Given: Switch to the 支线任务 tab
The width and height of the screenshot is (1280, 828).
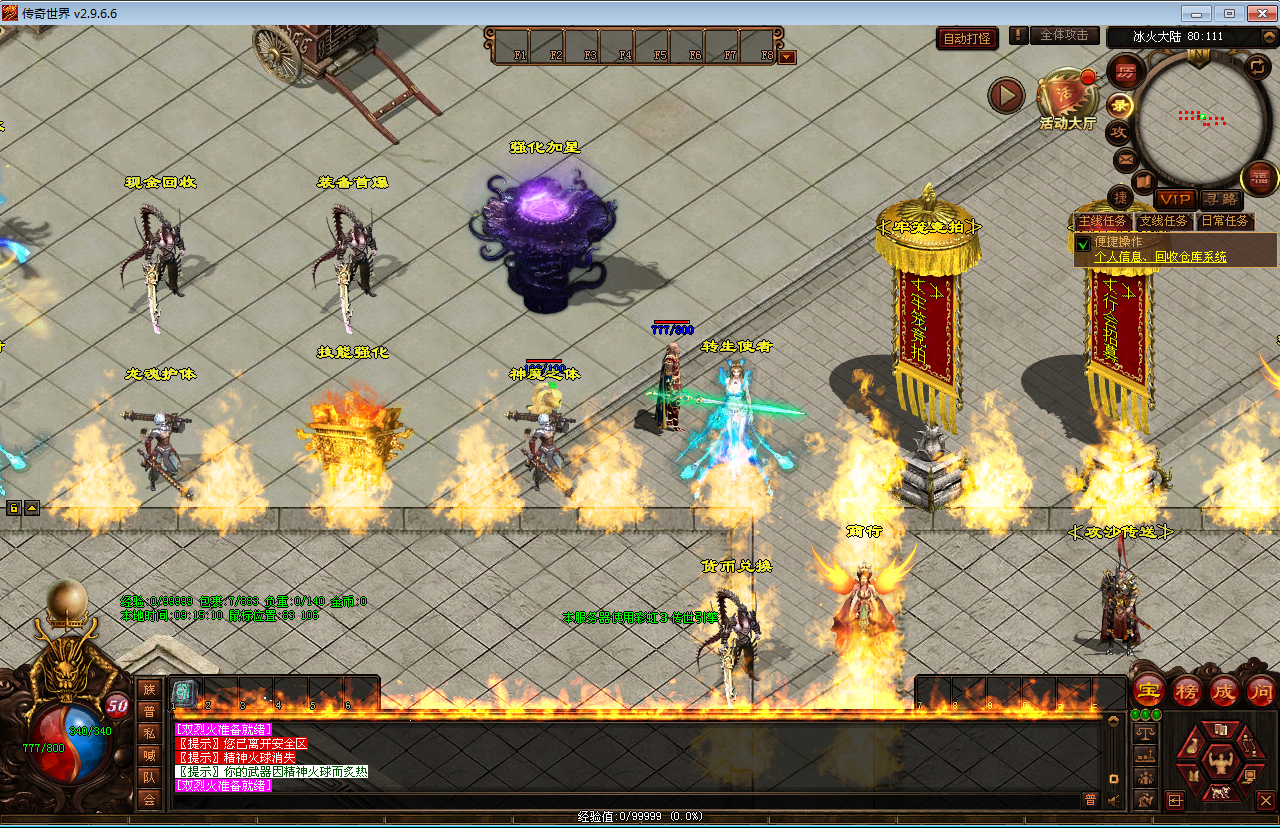Looking at the screenshot, I should click(x=1164, y=221).
